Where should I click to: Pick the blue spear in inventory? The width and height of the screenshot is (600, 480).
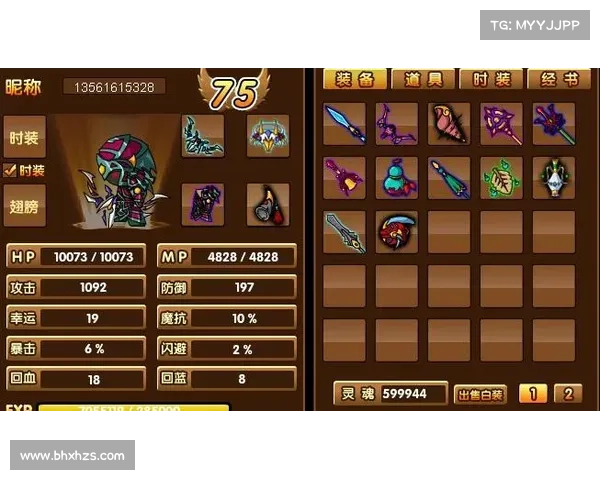[345, 124]
